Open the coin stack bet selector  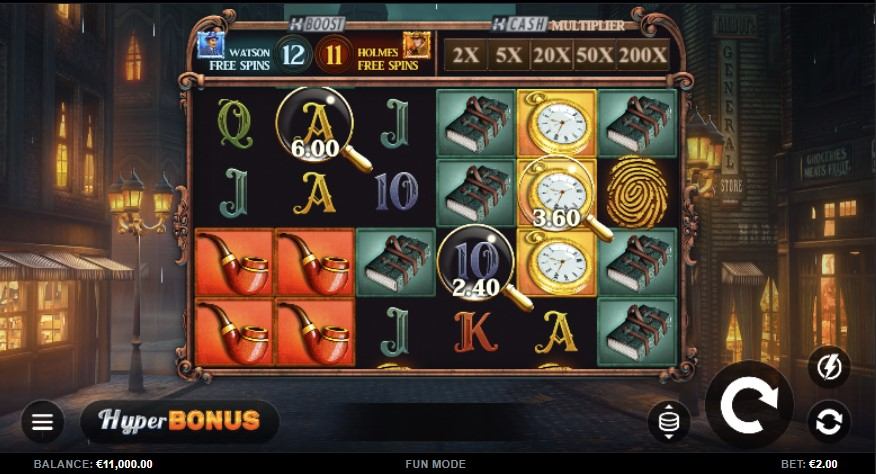point(668,421)
